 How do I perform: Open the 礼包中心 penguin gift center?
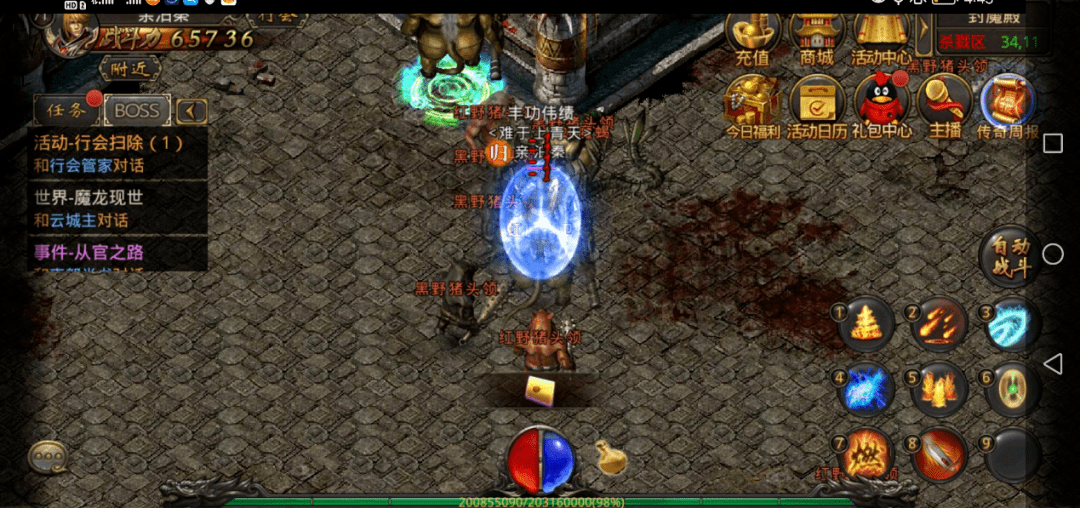pyautogui.click(x=883, y=104)
